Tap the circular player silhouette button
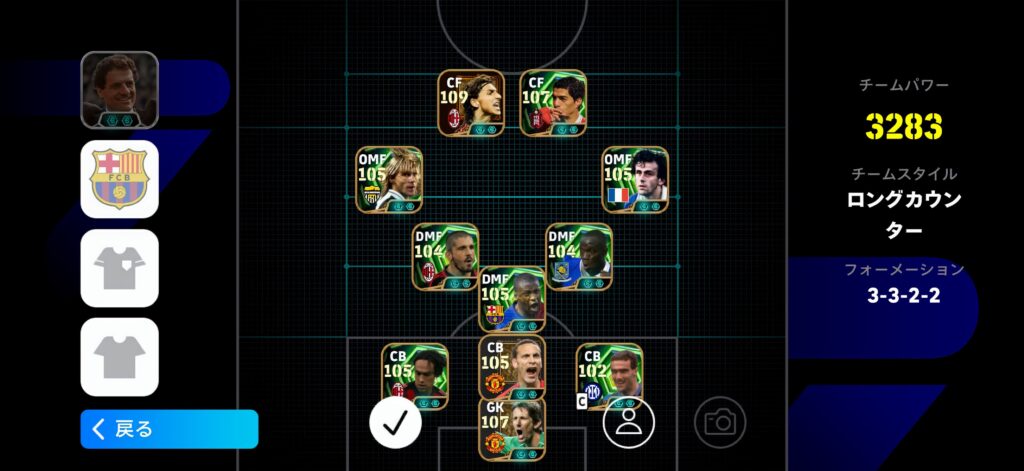 coord(628,422)
